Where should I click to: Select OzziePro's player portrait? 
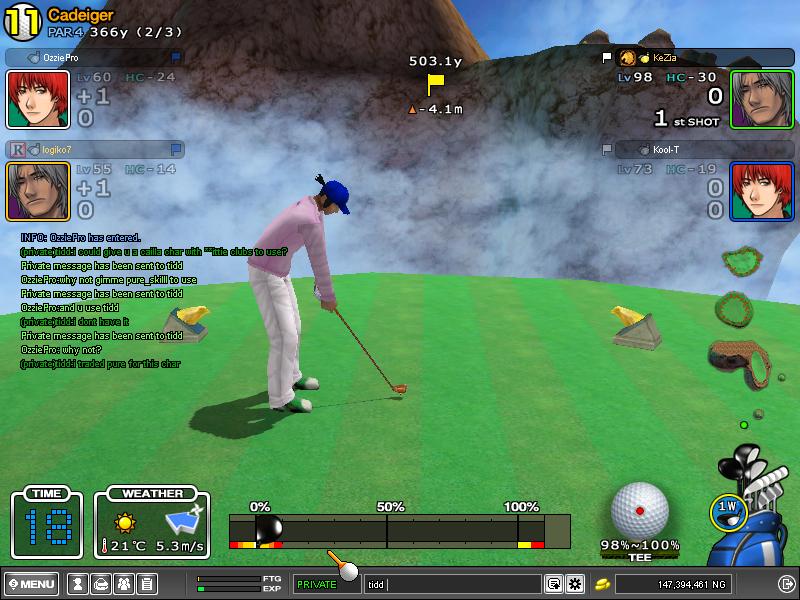click(x=24, y=99)
